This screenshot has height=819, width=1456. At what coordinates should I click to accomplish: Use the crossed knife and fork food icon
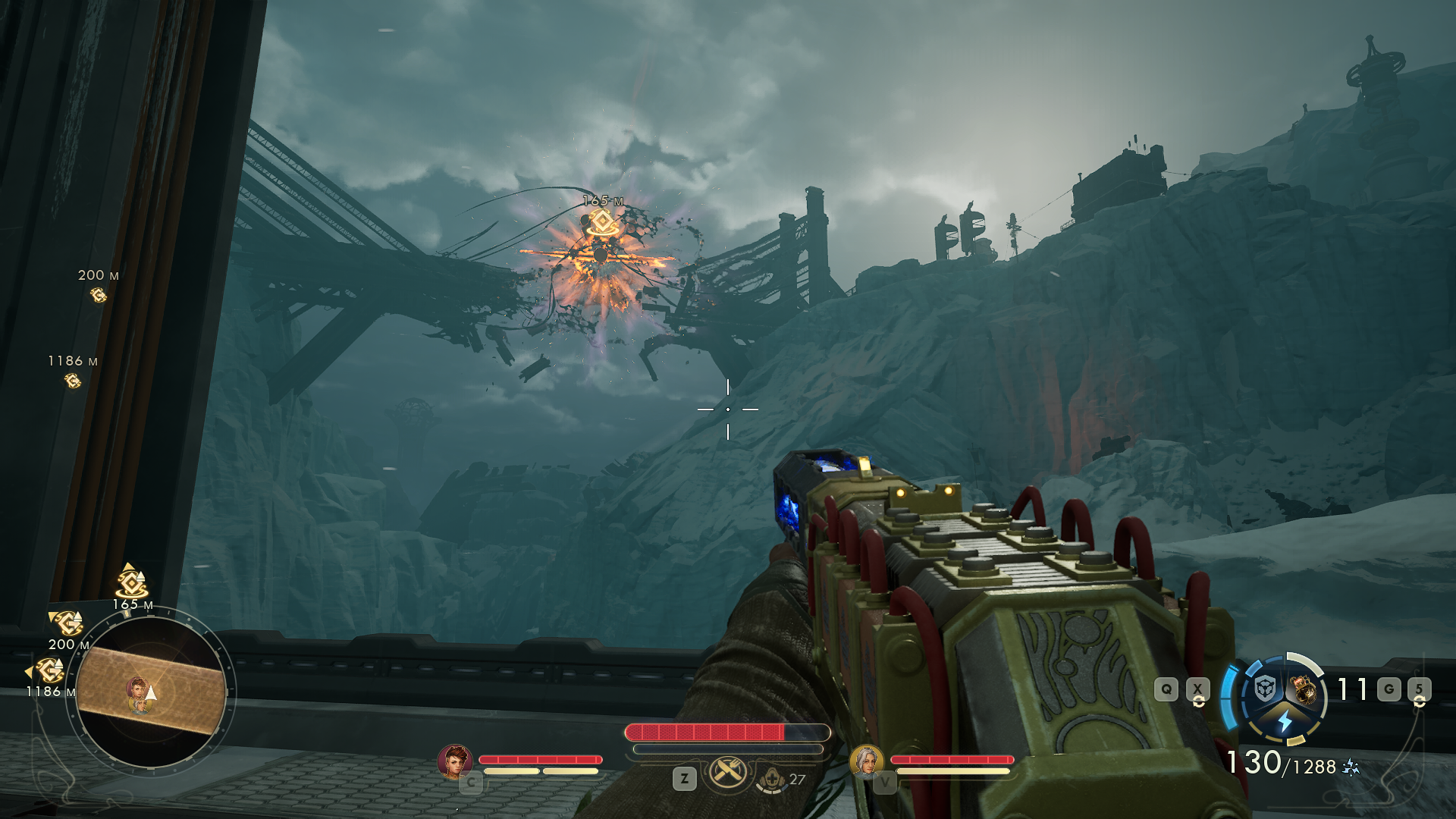[728, 773]
